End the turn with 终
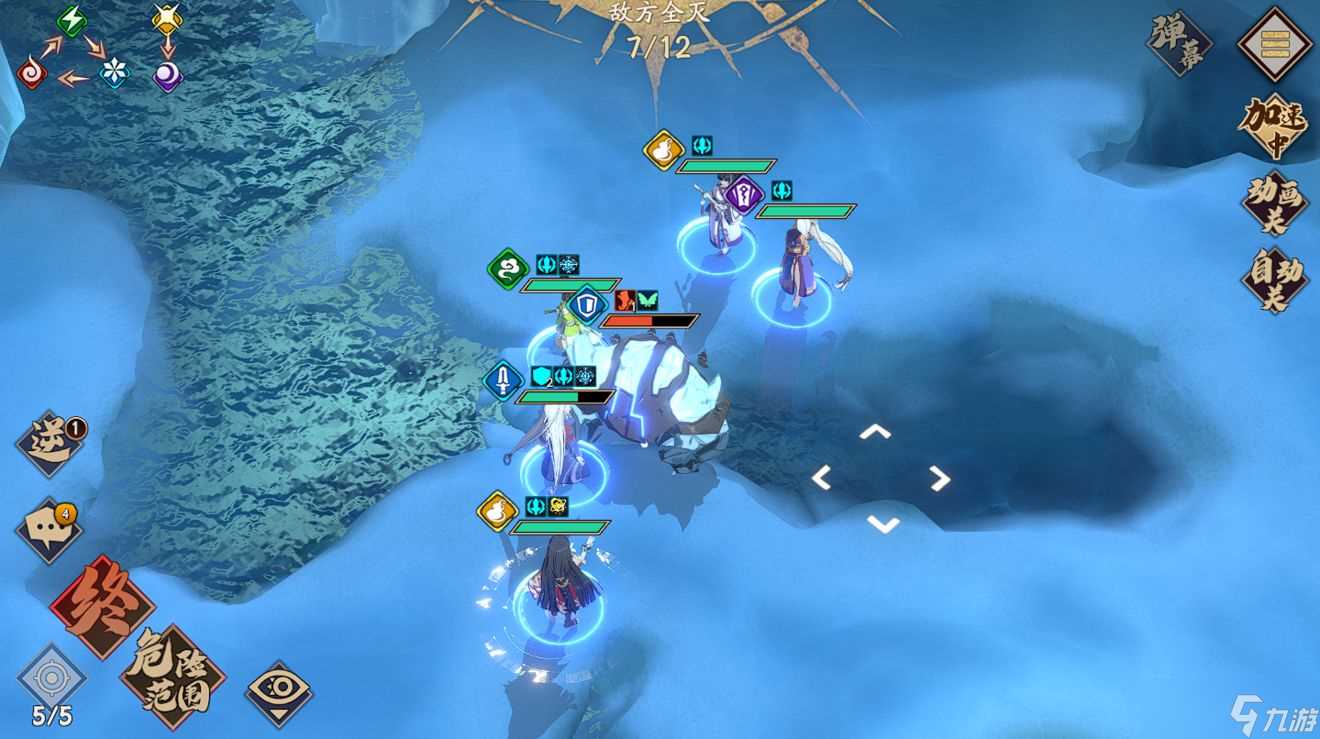Viewport: 1320px width, 739px height. [102, 605]
